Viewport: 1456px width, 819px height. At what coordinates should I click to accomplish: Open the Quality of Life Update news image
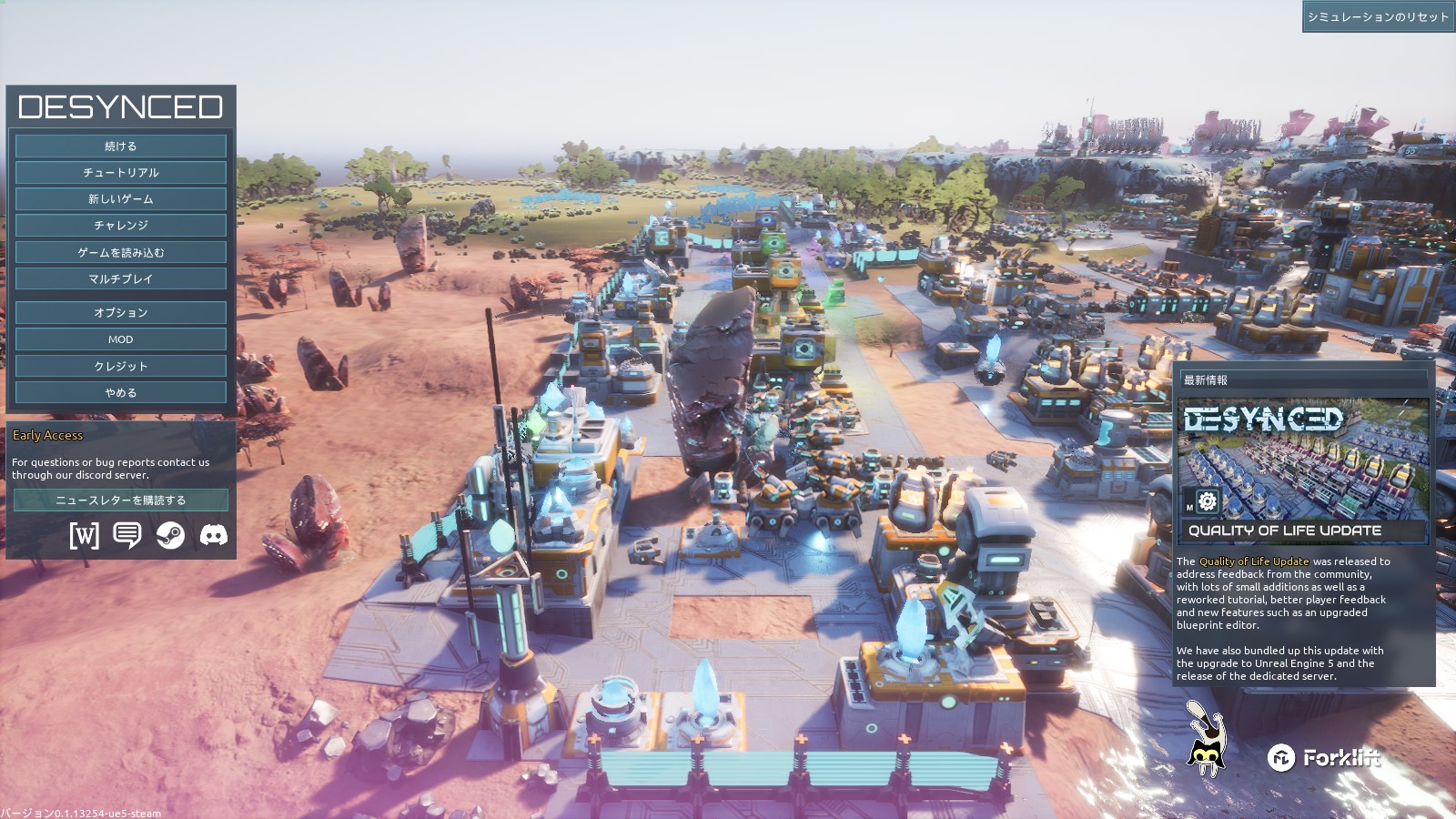[1302, 470]
